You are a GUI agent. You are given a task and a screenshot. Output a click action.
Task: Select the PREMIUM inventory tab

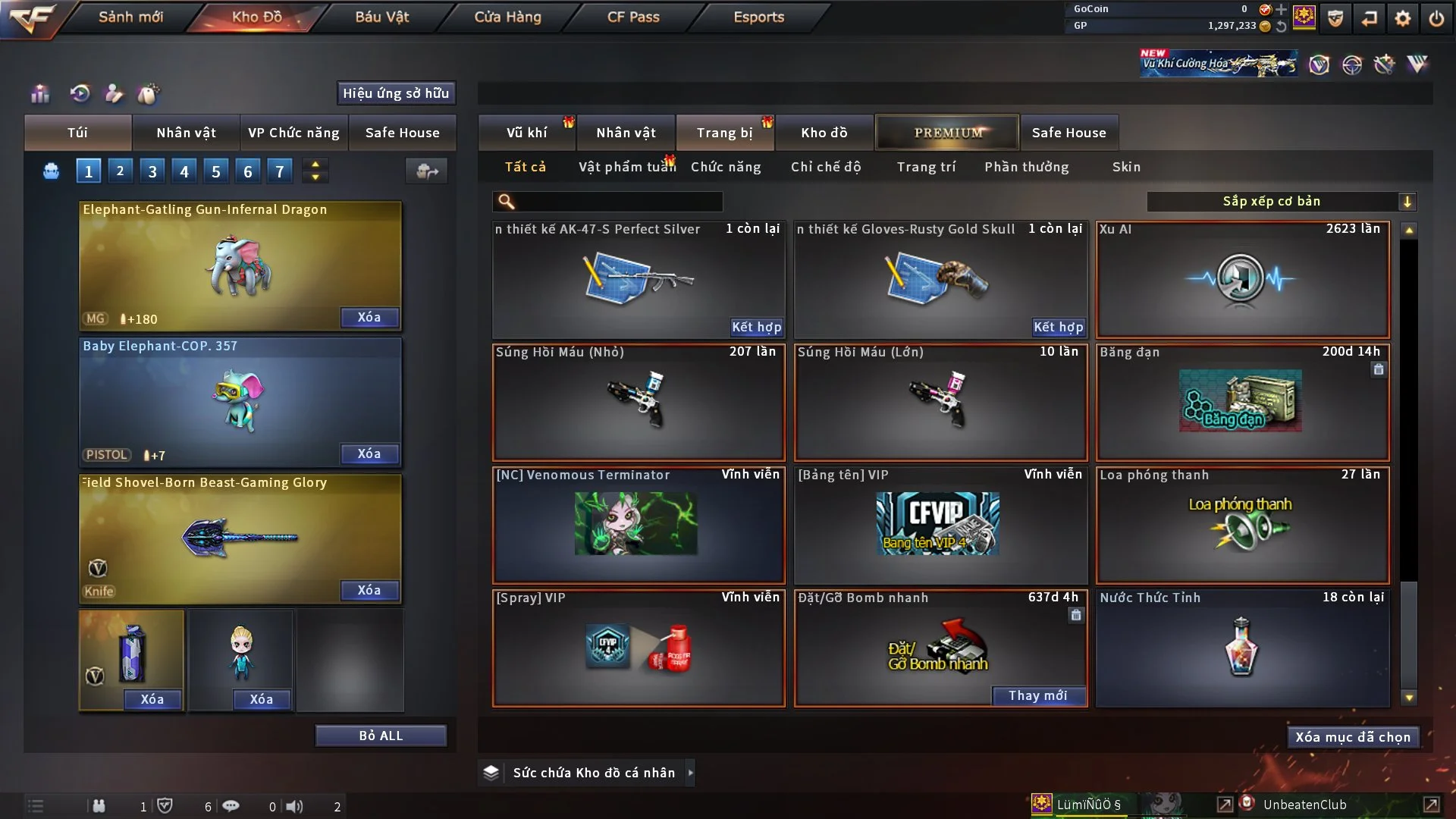947,133
